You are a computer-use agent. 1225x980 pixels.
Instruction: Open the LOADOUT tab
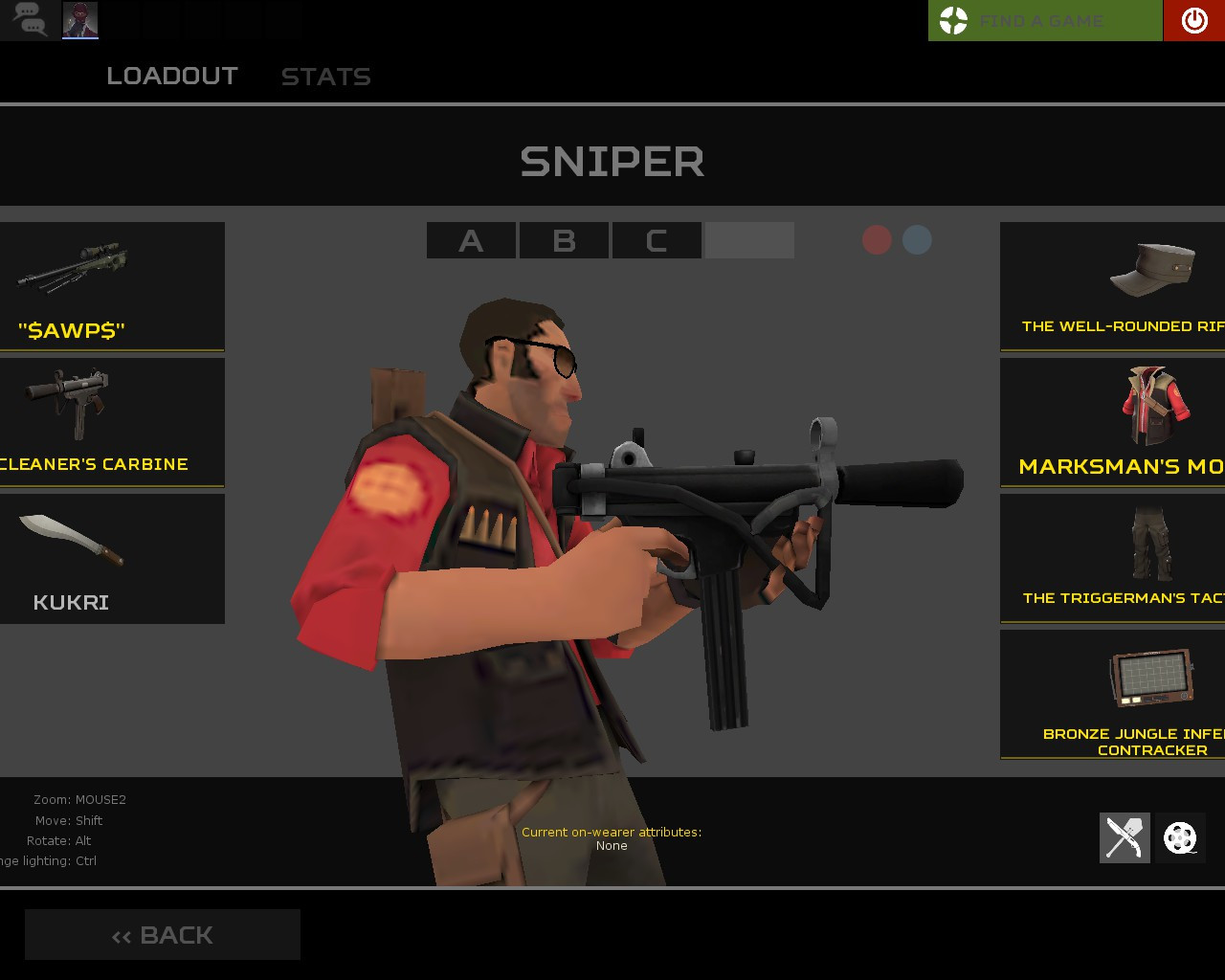173,76
